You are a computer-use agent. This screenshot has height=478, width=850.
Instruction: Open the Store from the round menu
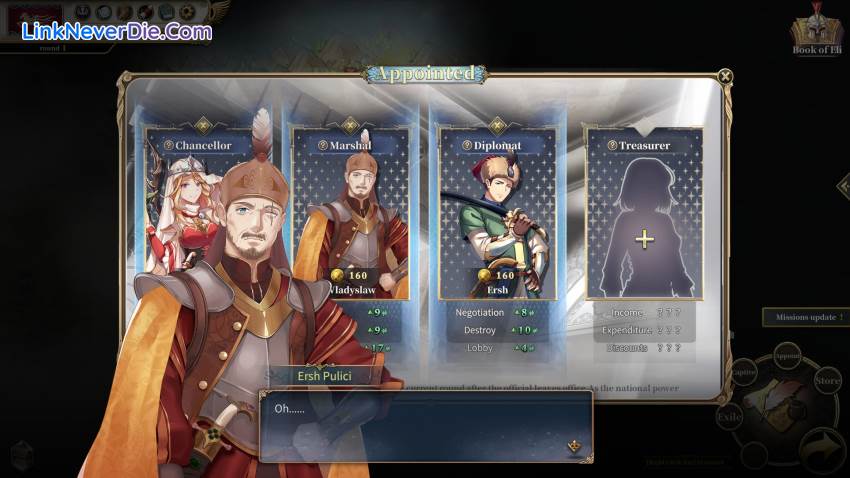827,380
